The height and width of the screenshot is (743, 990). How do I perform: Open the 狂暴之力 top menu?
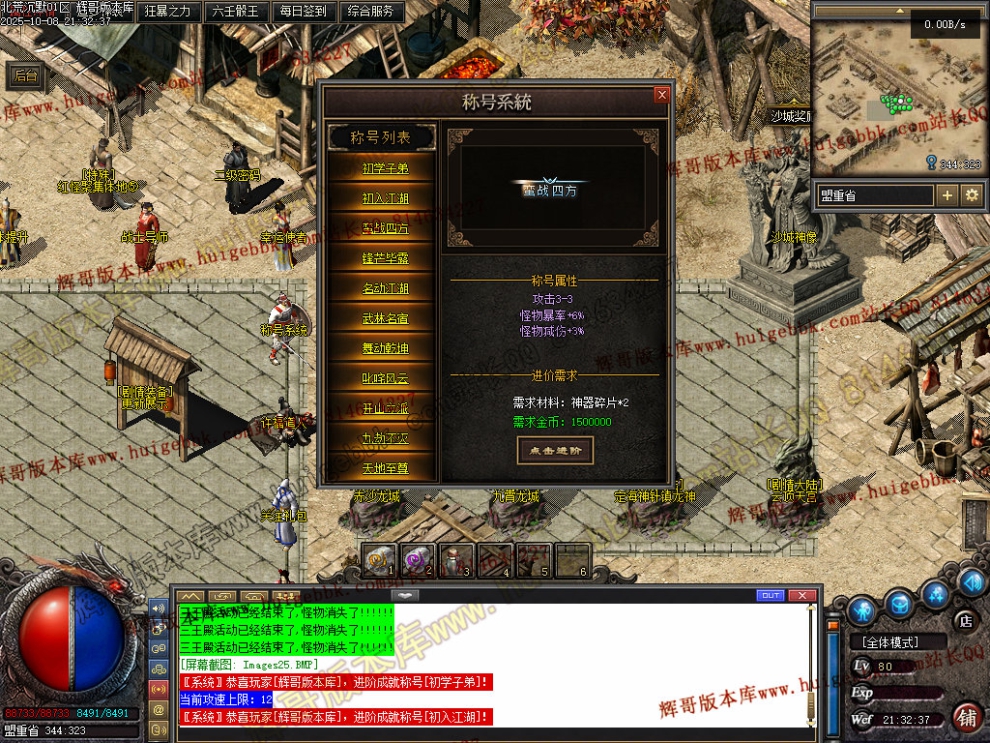[167, 12]
